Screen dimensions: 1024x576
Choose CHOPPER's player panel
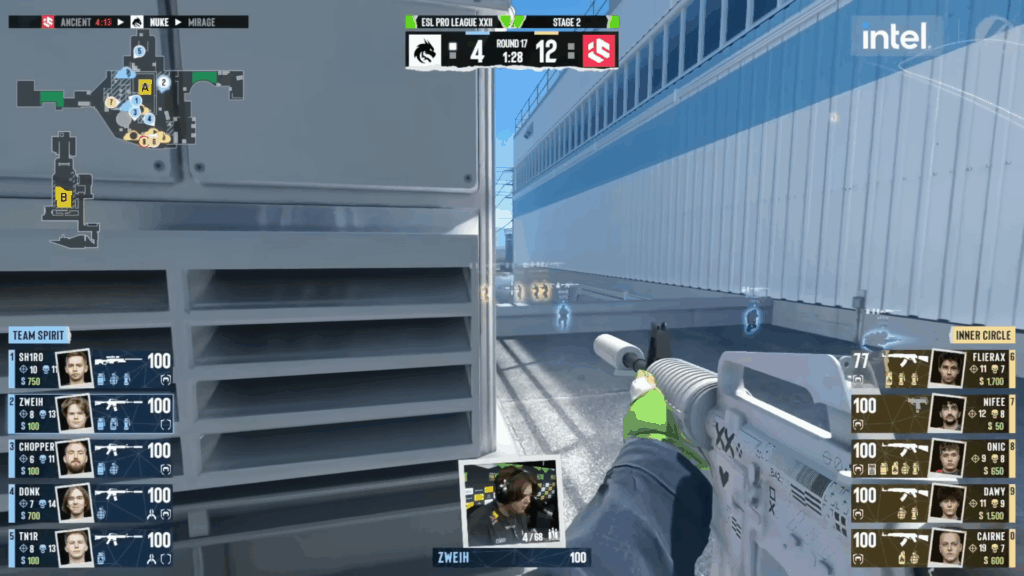90,457
